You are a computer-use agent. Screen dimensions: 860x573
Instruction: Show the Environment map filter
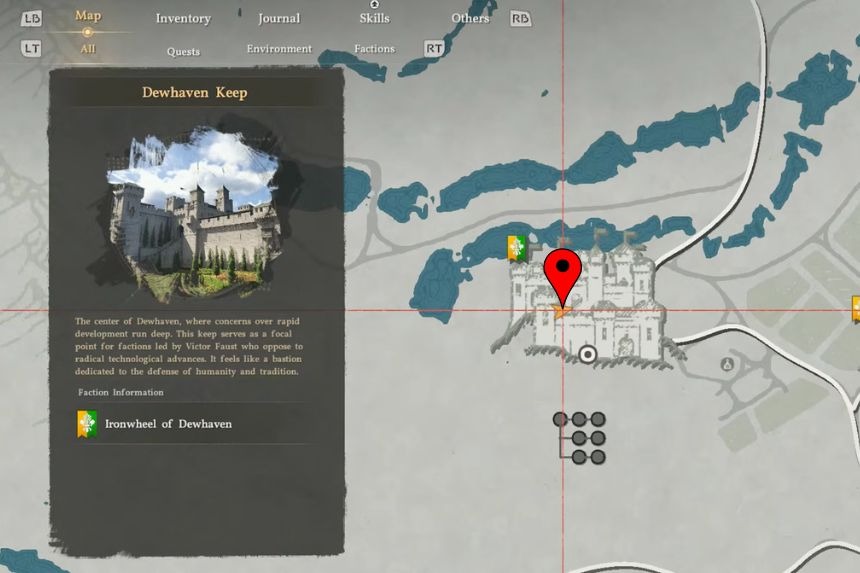point(279,48)
